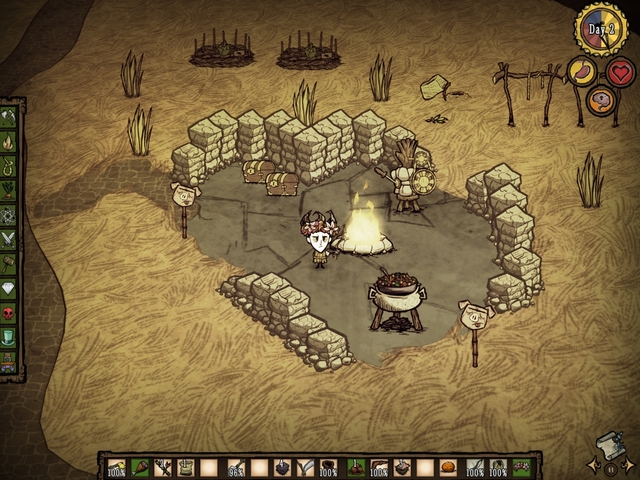The image size is (640, 480).
Task: Select the first inventory slot at 100%
Action: pyautogui.click(x=117, y=467)
